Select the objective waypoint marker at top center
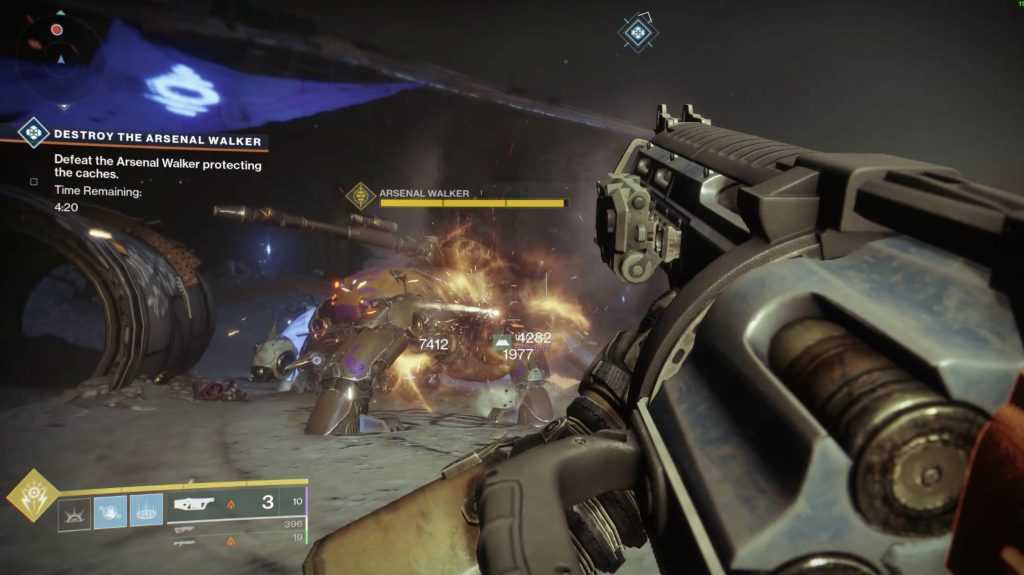 click(636, 32)
